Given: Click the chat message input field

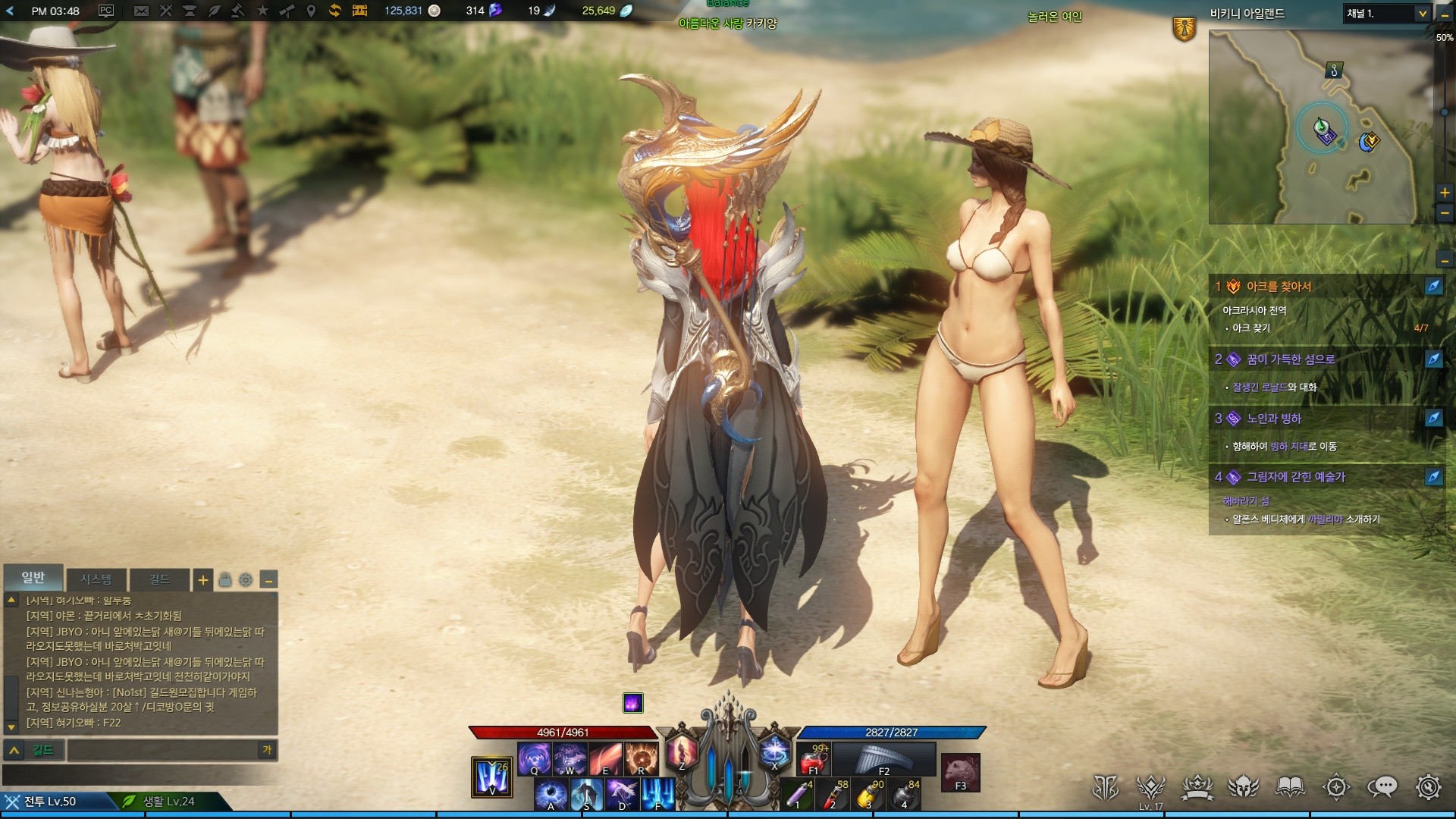Looking at the screenshot, I should click(x=163, y=750).
